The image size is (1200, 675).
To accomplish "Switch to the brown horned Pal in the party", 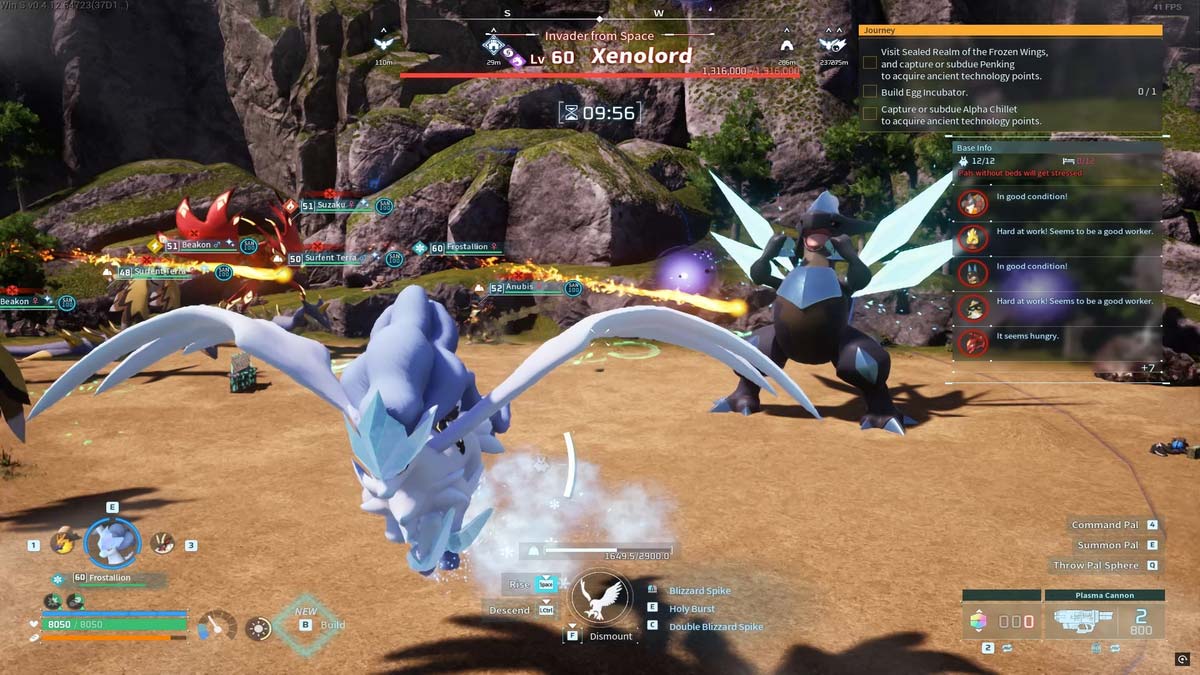I will click(161, 542).
